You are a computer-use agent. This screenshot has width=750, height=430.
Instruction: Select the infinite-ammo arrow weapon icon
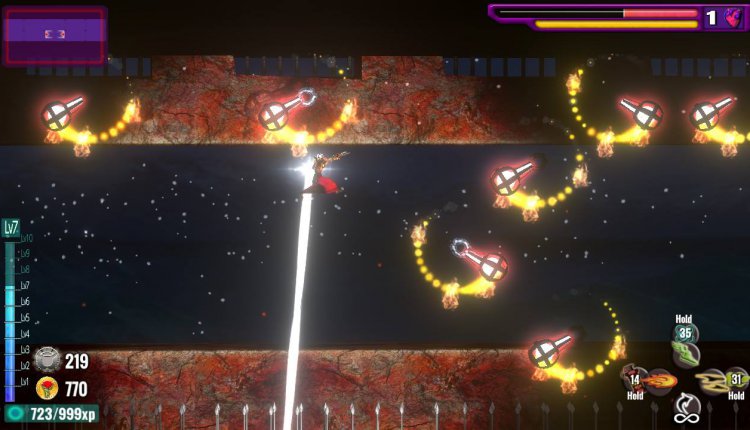[685, 407]
